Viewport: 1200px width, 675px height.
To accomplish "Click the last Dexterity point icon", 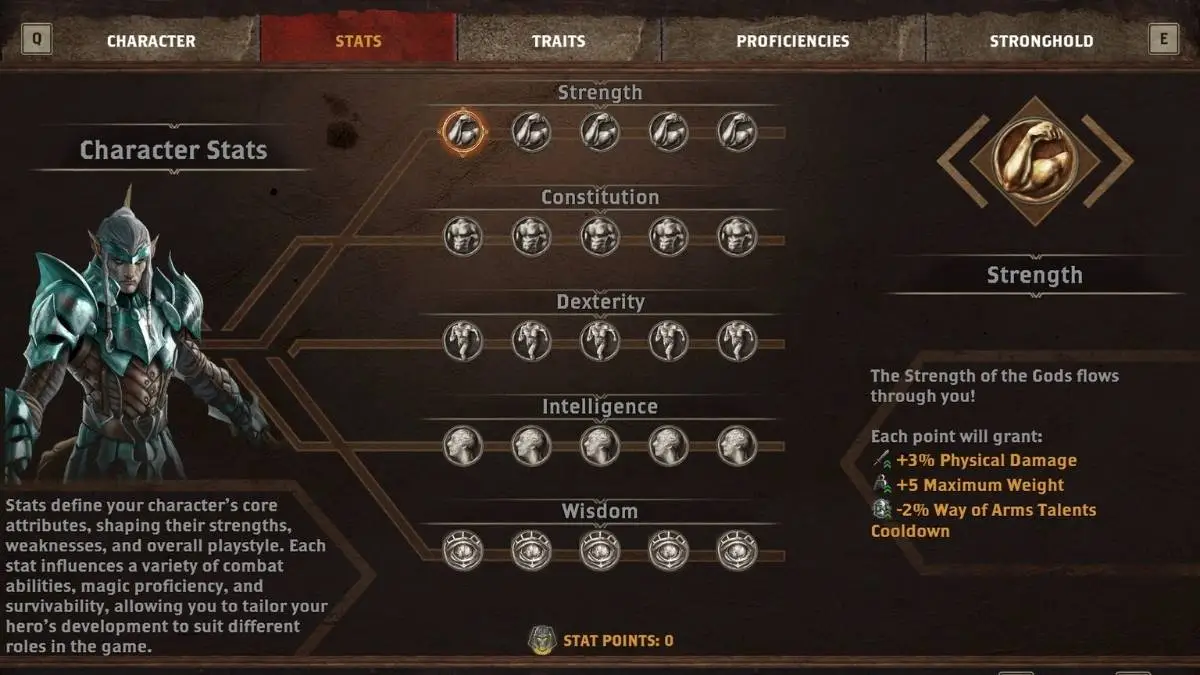I will tap(737, 341).
